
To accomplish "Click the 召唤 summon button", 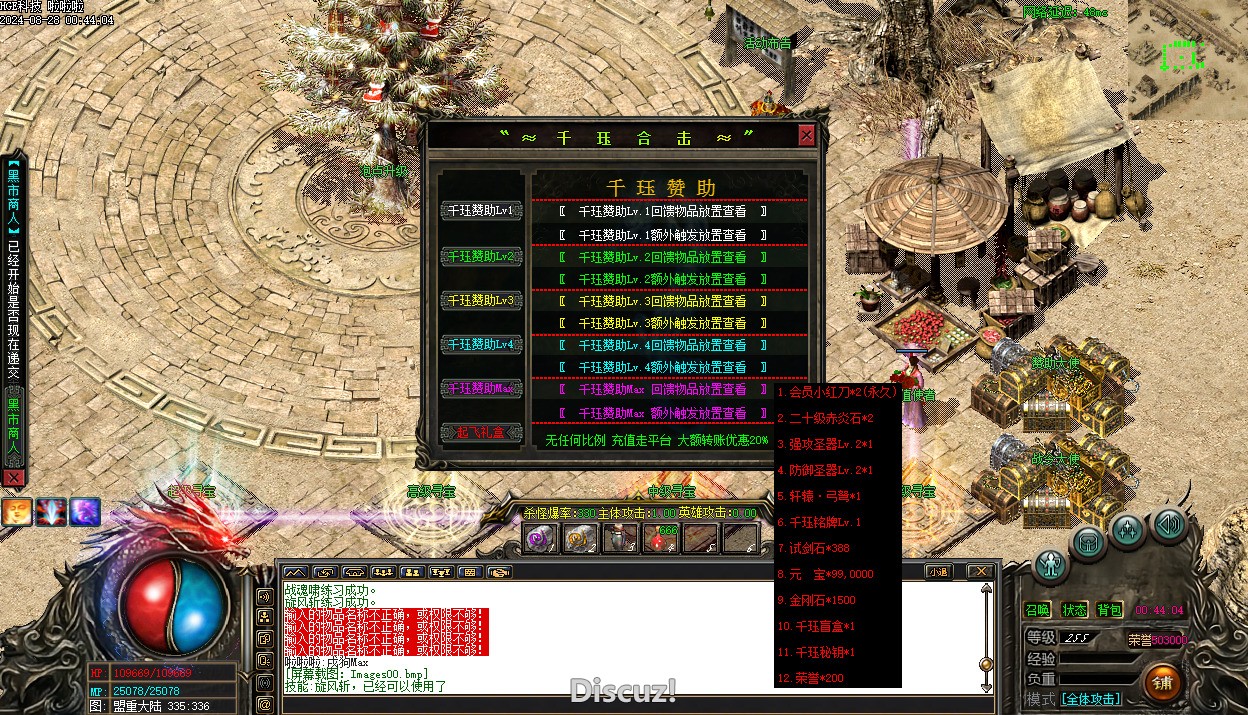I will point(1038,610).
